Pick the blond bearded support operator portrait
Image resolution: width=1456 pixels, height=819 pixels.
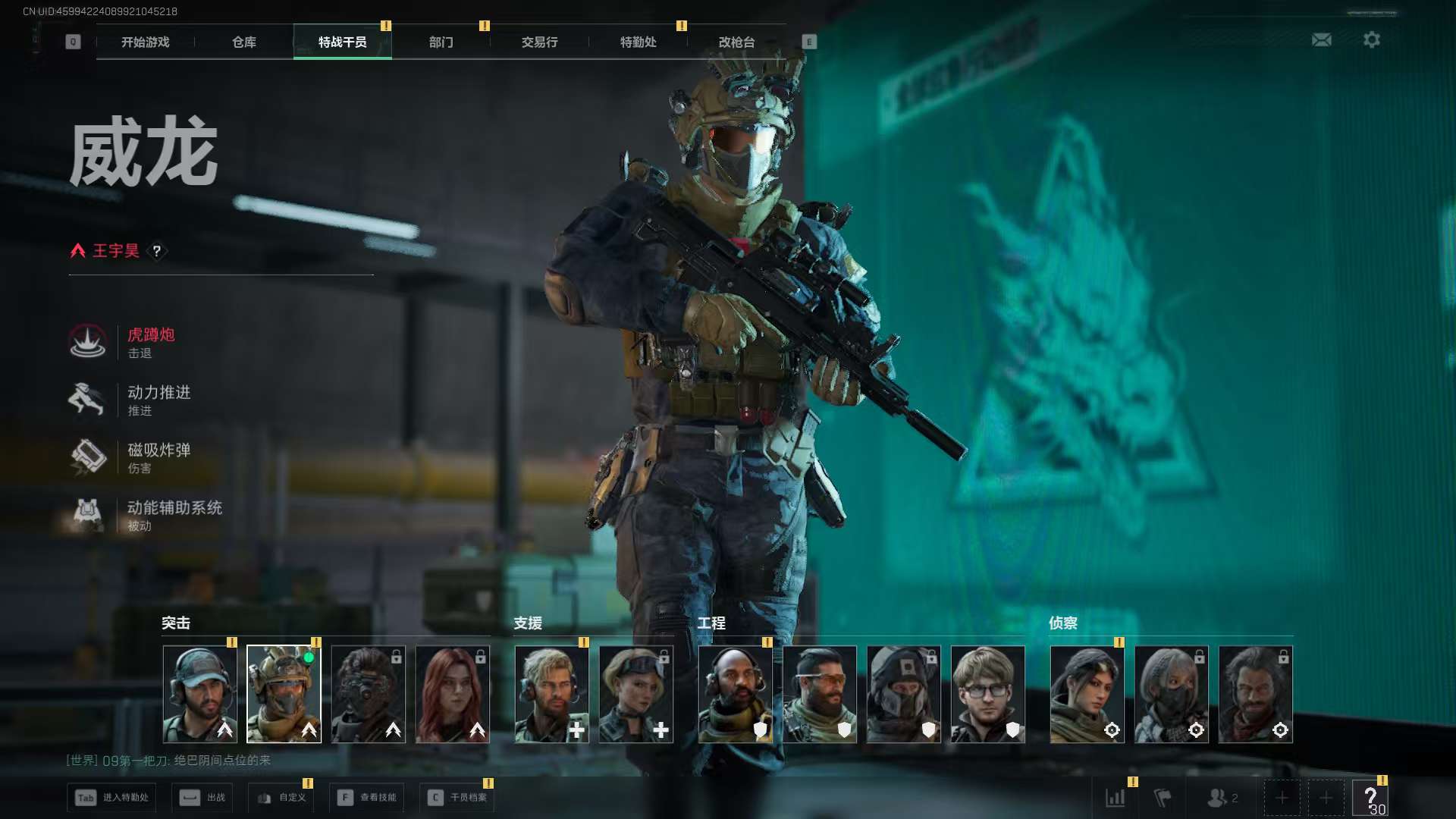(x=551, y=694)
